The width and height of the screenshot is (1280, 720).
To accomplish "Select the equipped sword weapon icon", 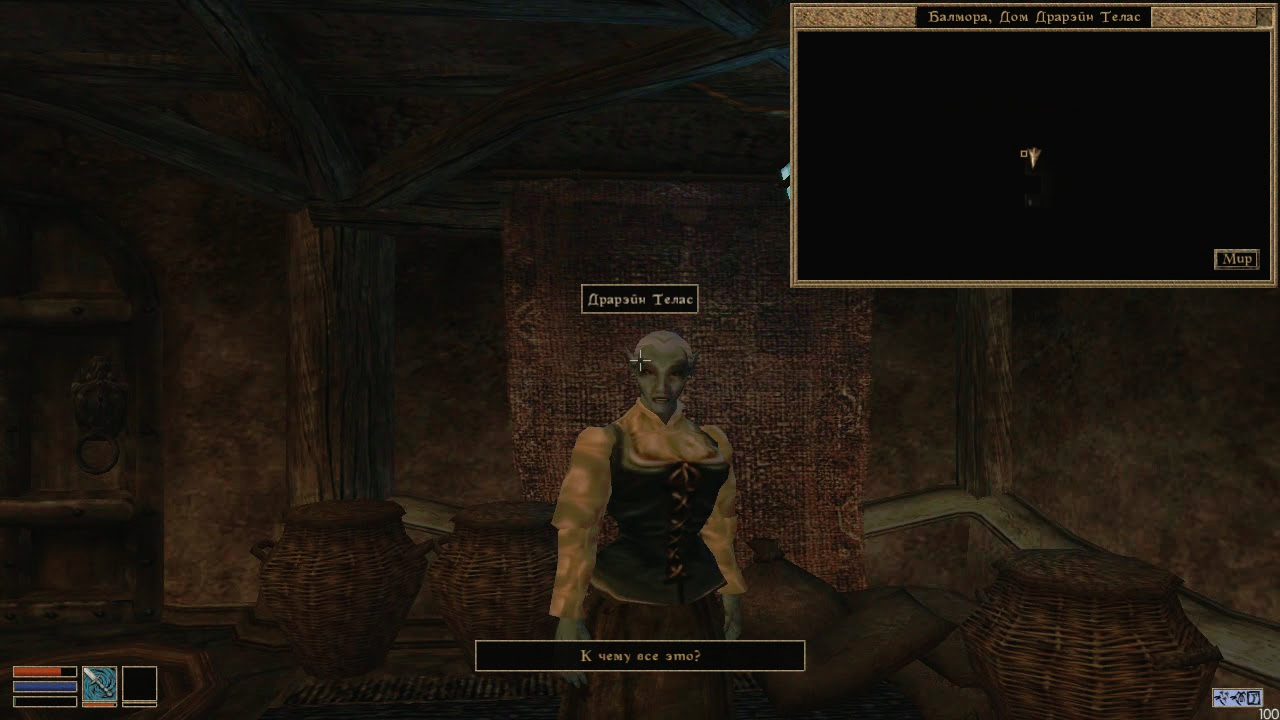I will (x=99, y=683).
